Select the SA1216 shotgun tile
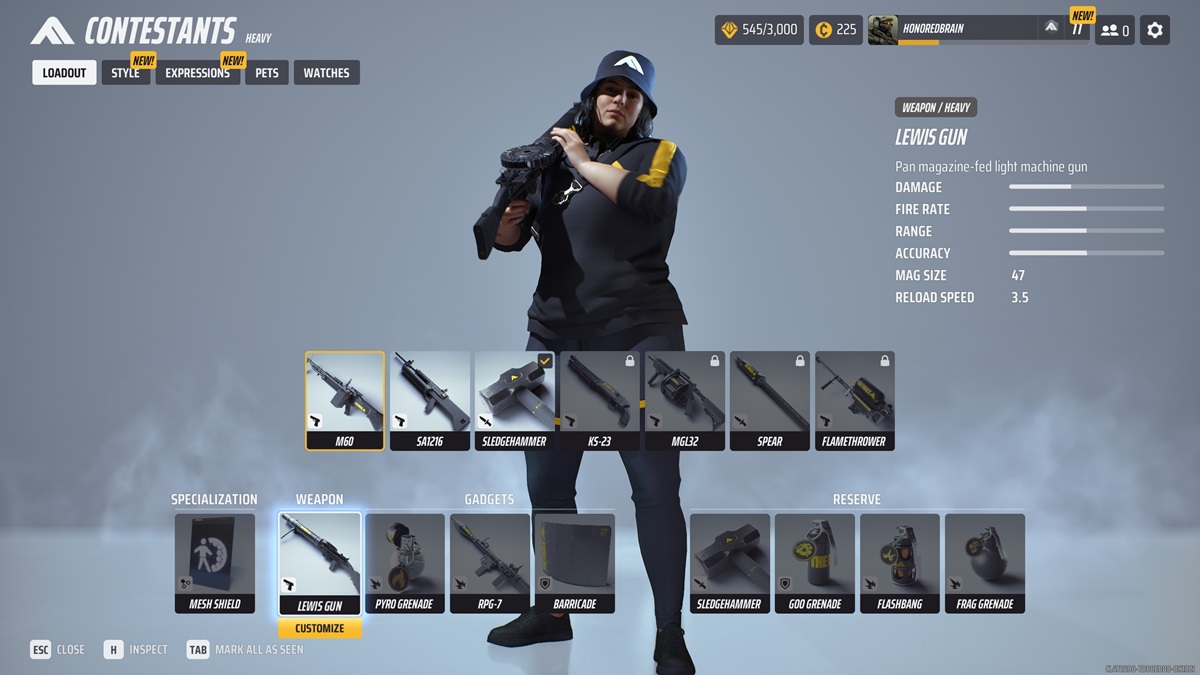The height and width of the screenshot is (675, 1200). [430, 400]
